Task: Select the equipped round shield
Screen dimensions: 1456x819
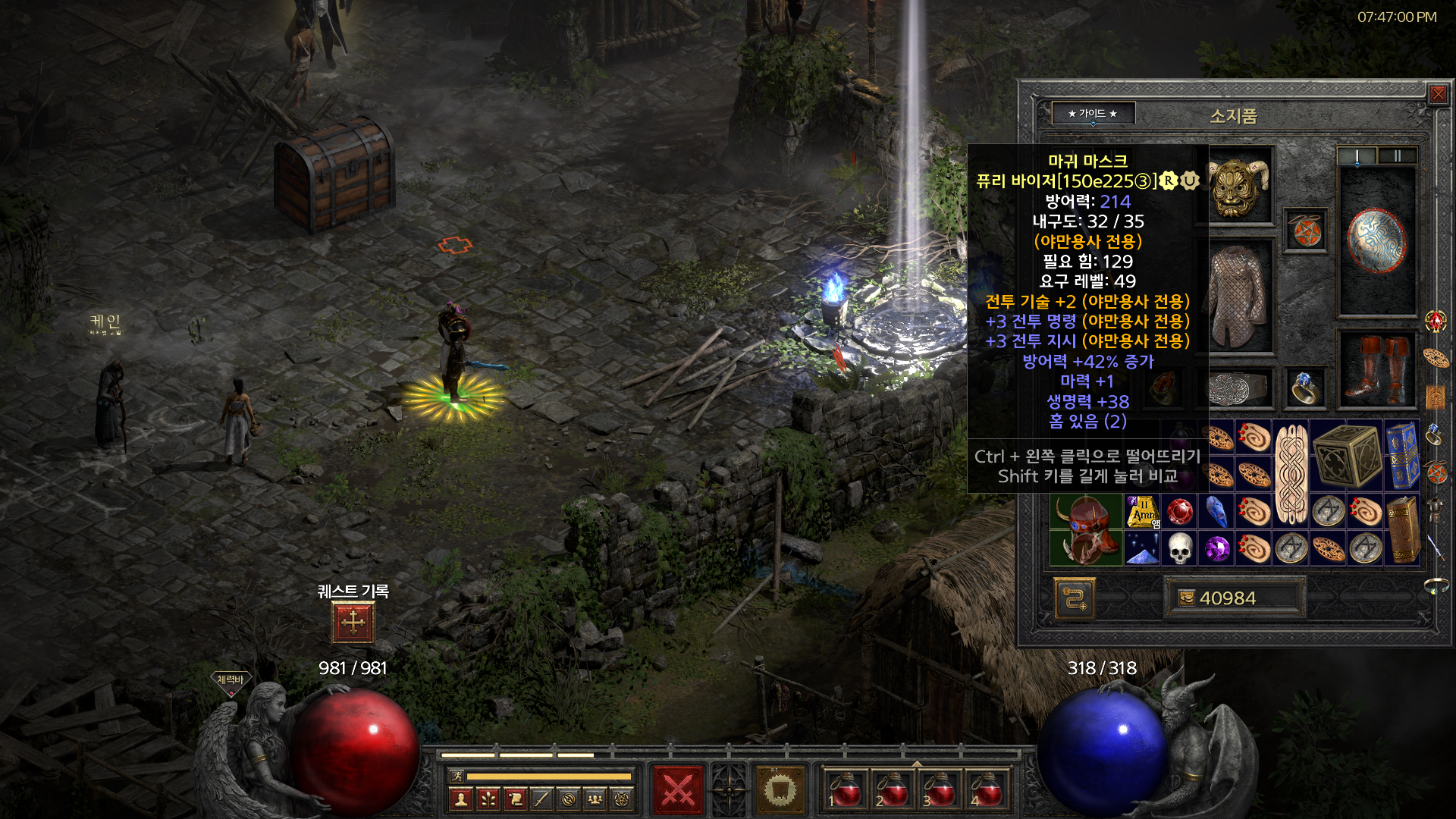Action: point(1376,240)
